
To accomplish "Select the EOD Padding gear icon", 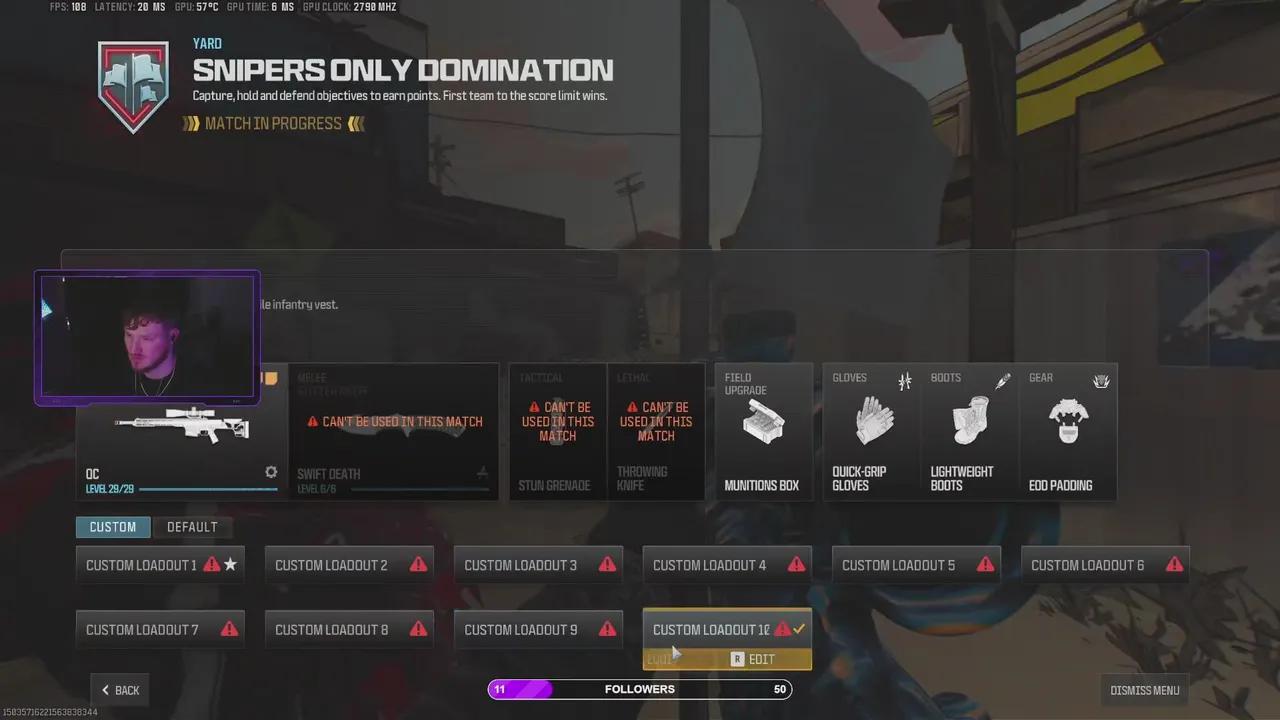I will pos(1068,420).
